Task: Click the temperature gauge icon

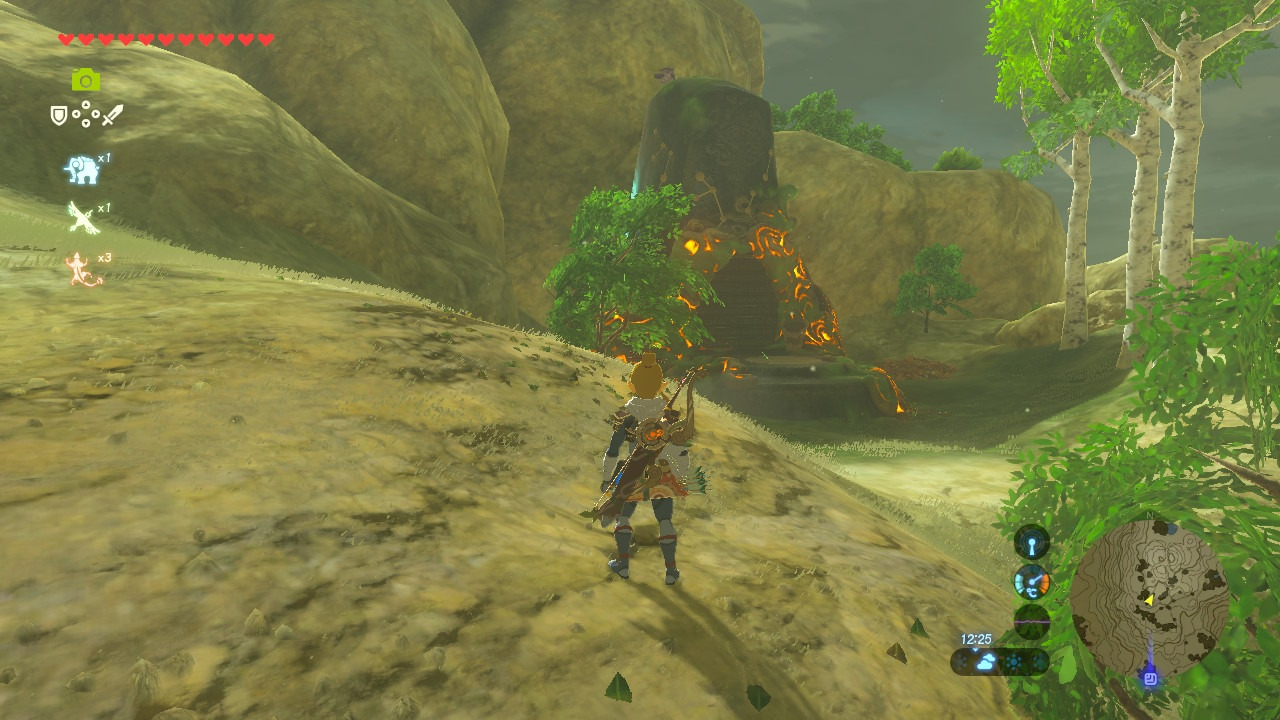Action: click(1032, 582)
